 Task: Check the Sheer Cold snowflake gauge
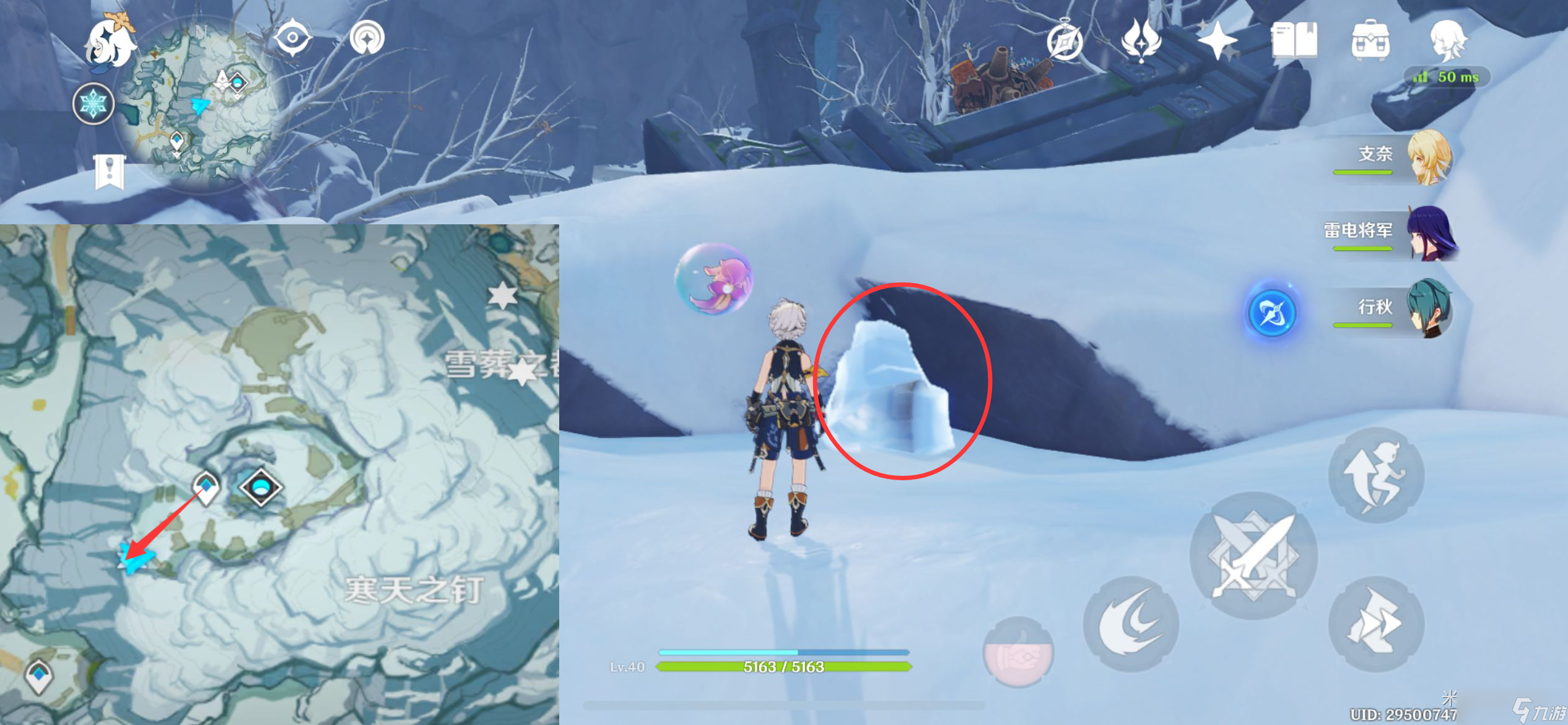click(x=93, y=103)
